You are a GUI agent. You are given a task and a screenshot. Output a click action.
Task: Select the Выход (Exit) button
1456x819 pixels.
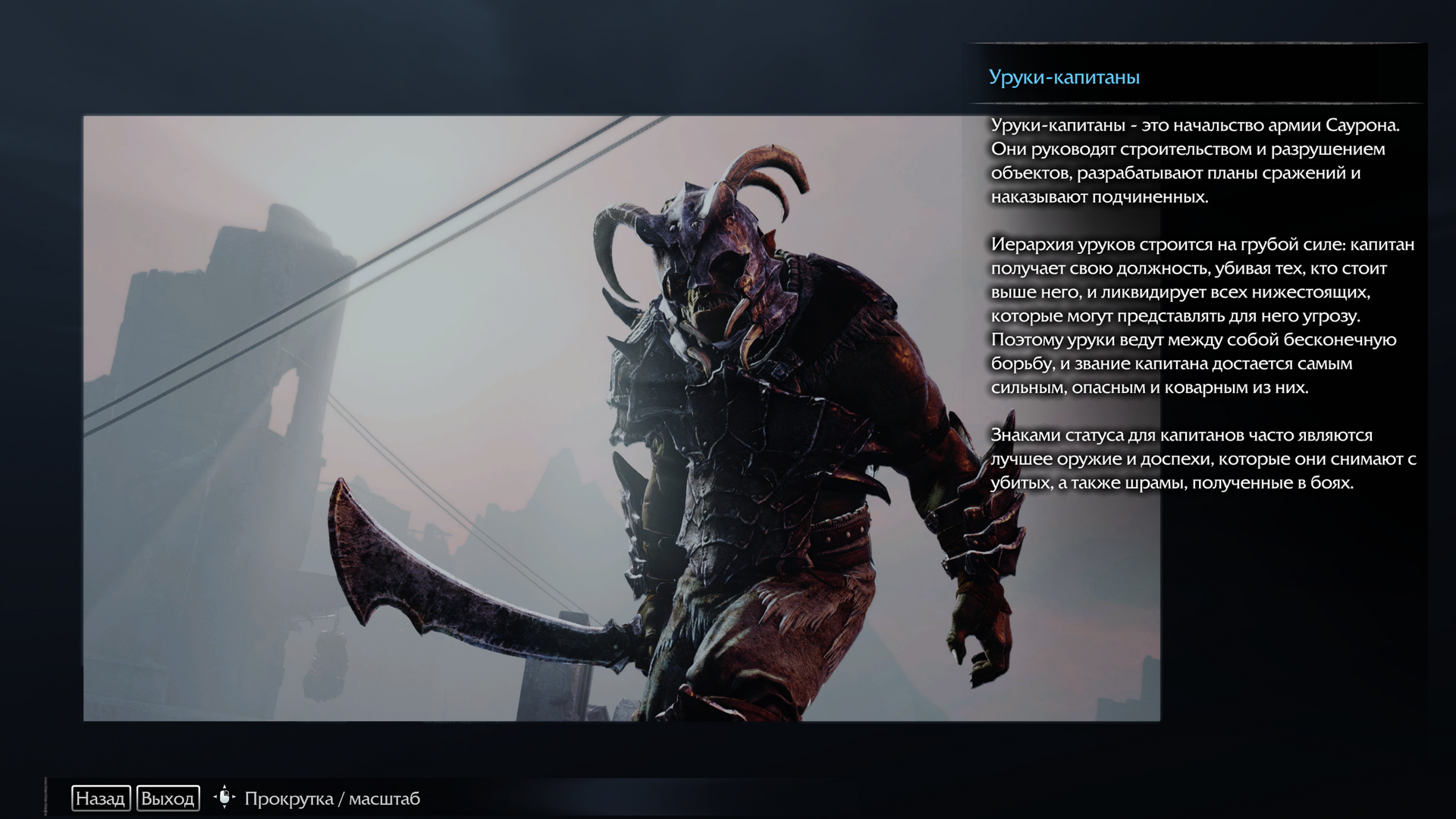point(168,799)
